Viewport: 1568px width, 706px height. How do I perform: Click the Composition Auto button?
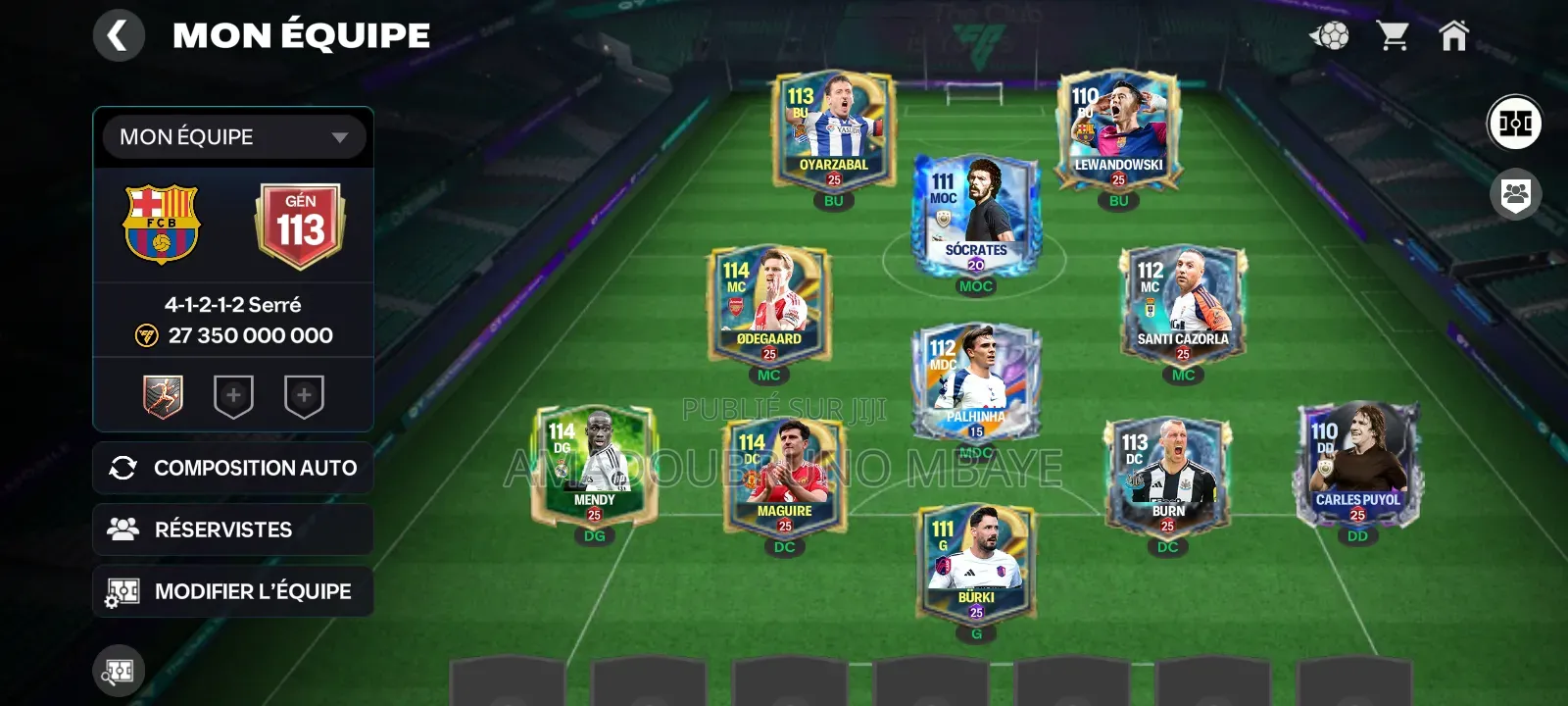coord(232,468)
